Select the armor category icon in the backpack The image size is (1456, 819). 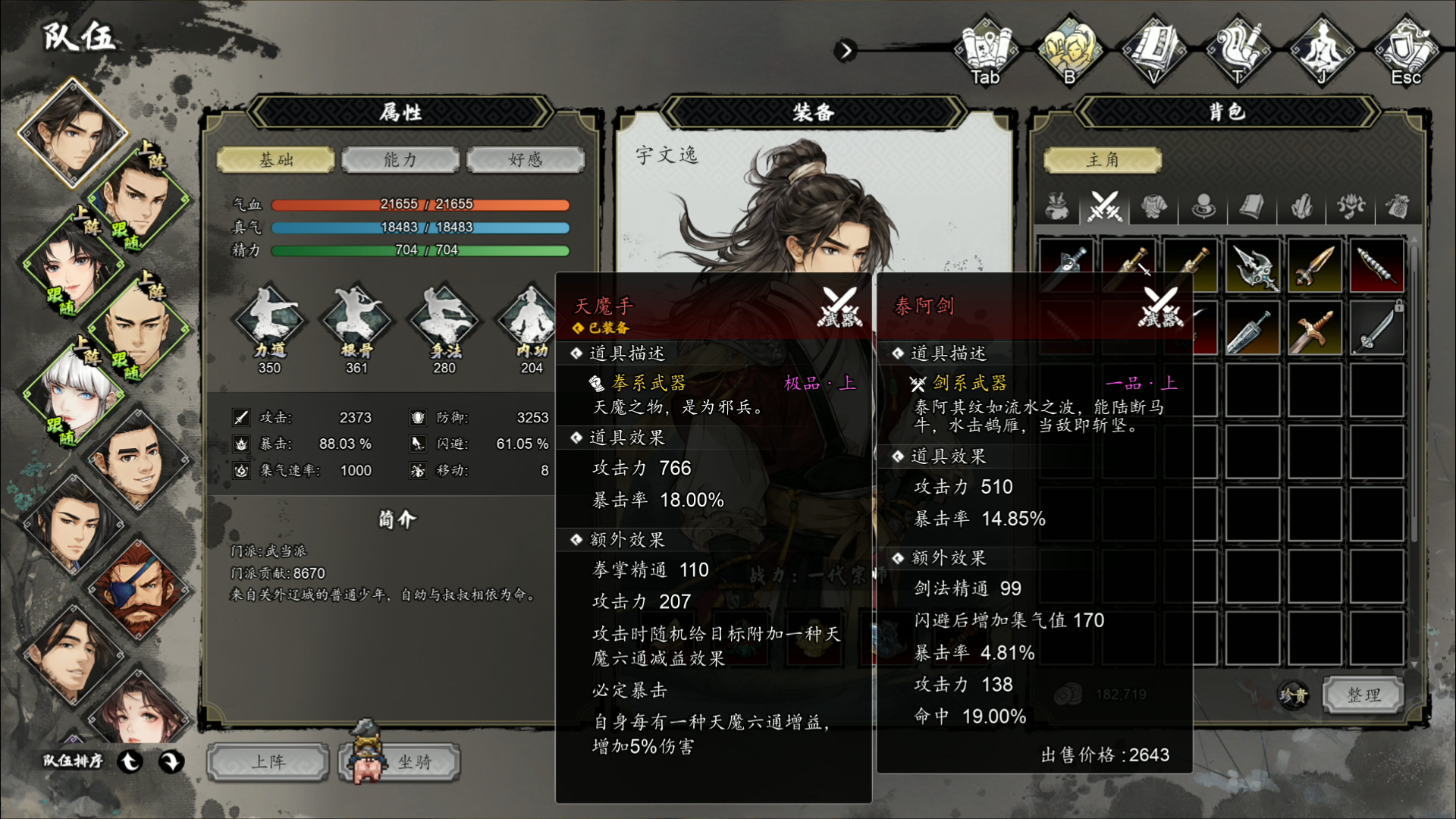coord(1154,206)
